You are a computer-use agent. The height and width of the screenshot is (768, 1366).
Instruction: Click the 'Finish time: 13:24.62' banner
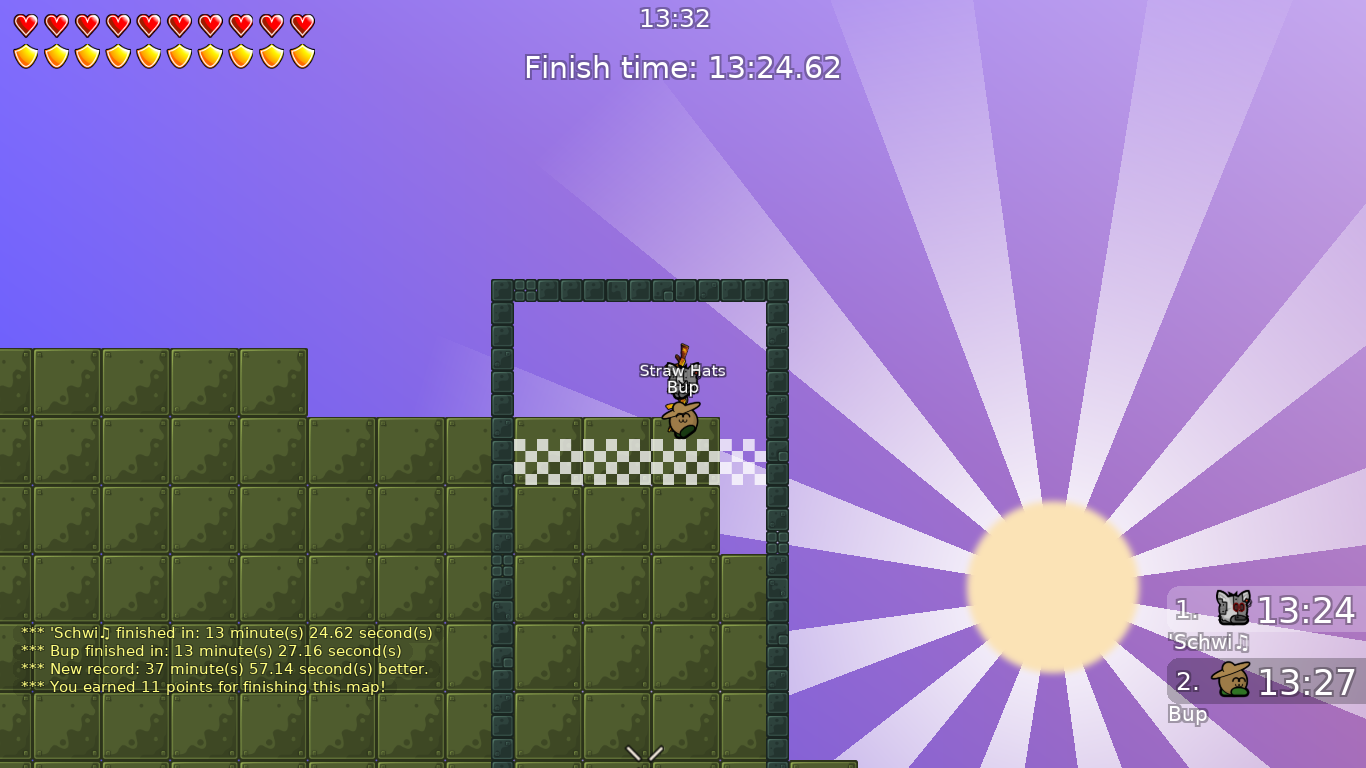coord(683,68)
